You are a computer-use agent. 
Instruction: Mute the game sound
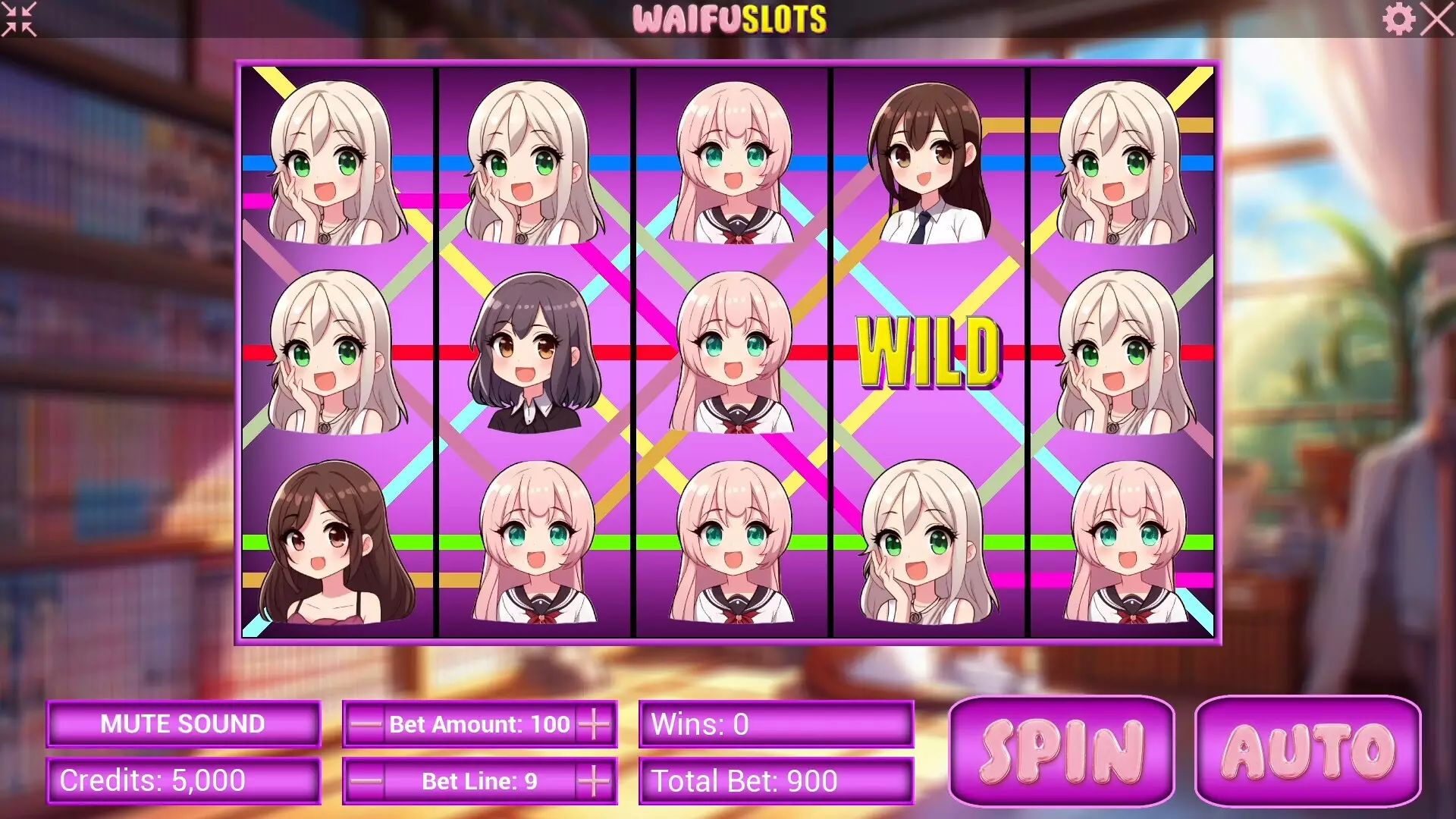point(183,723)
